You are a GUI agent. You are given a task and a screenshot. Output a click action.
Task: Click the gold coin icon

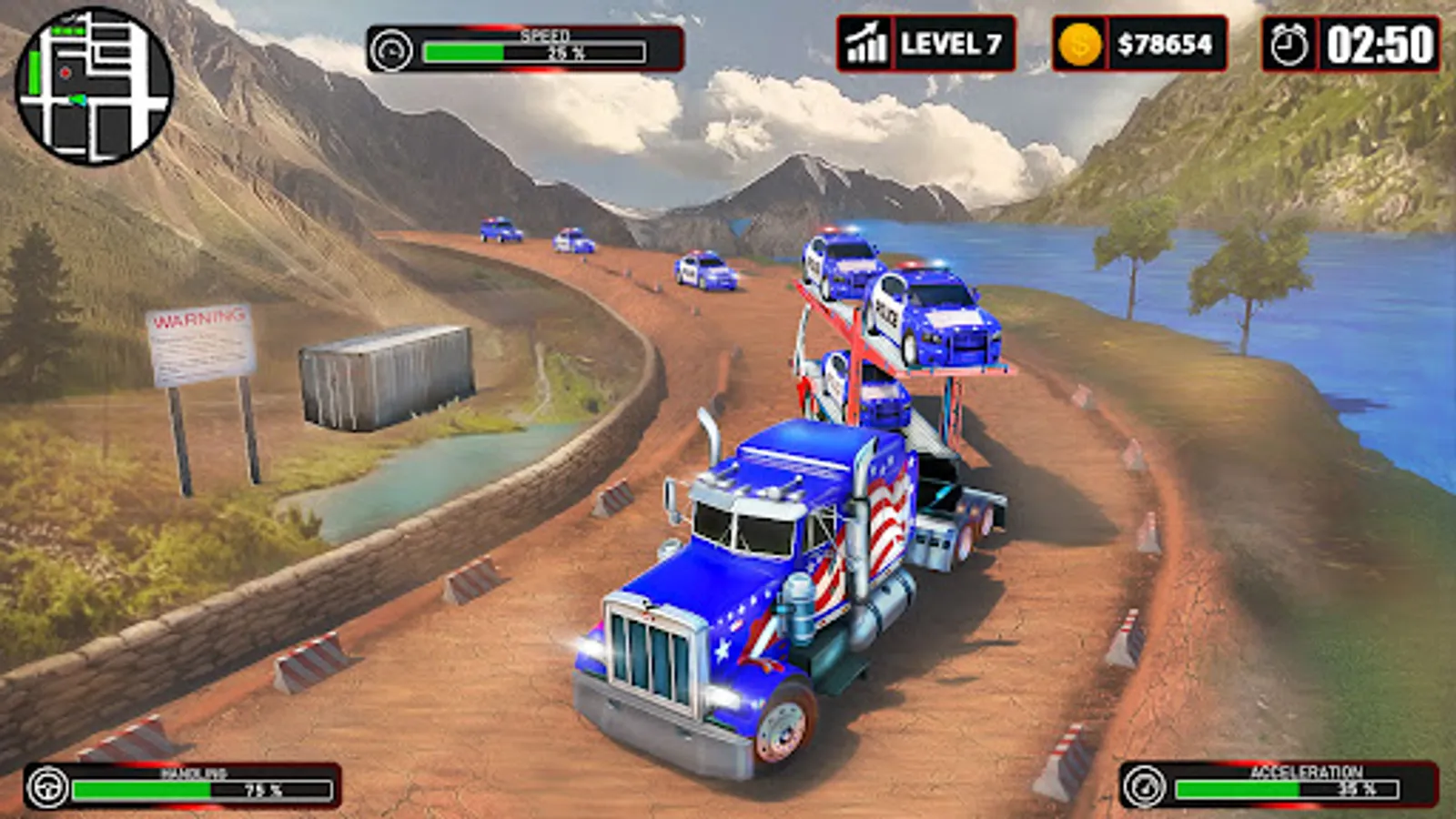click(1080, 44)
